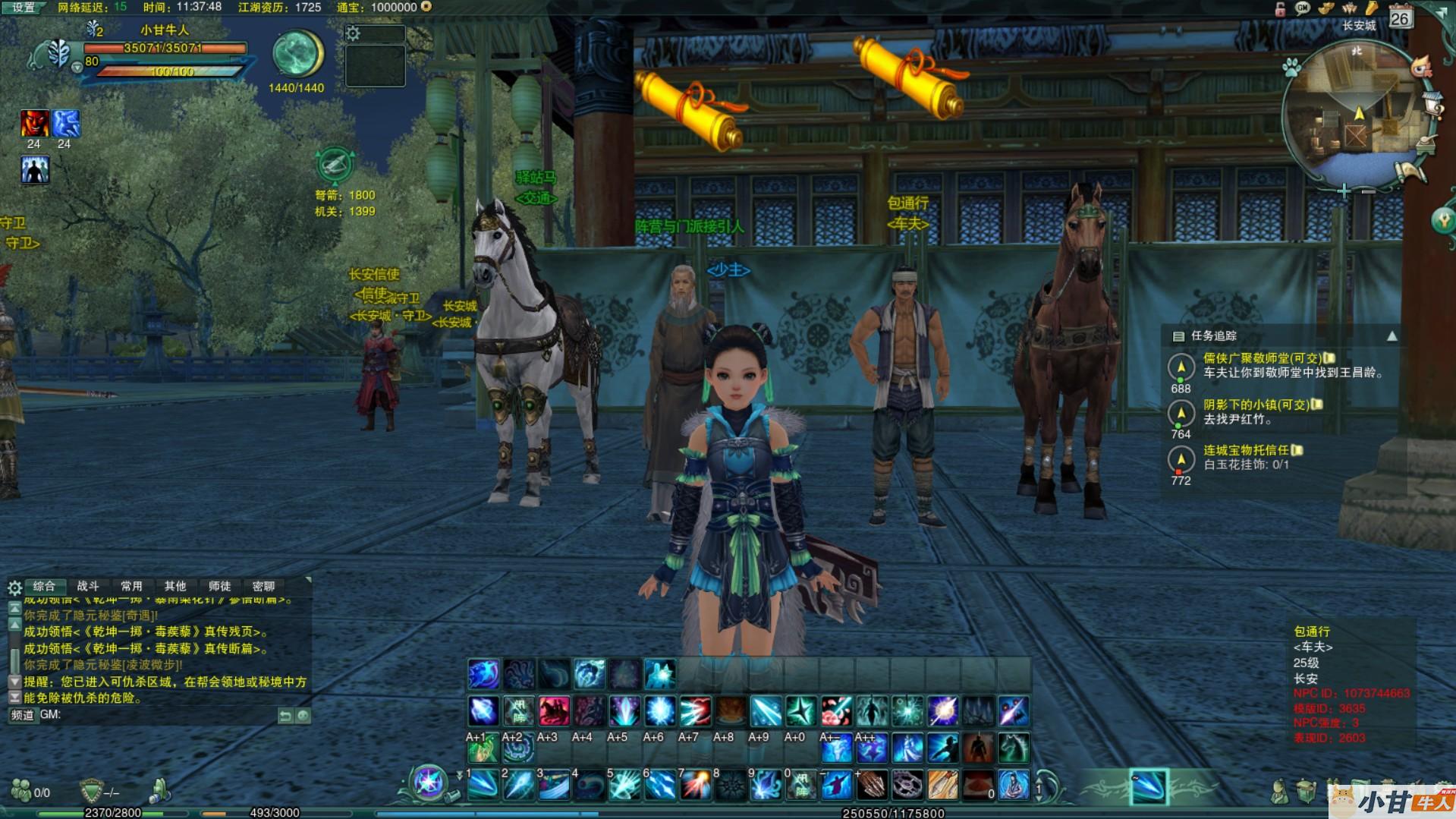Collapse the 任务追踪 quest tracker panel
This screenshot has height=819, width=1456.
[x=1392, y=336]
